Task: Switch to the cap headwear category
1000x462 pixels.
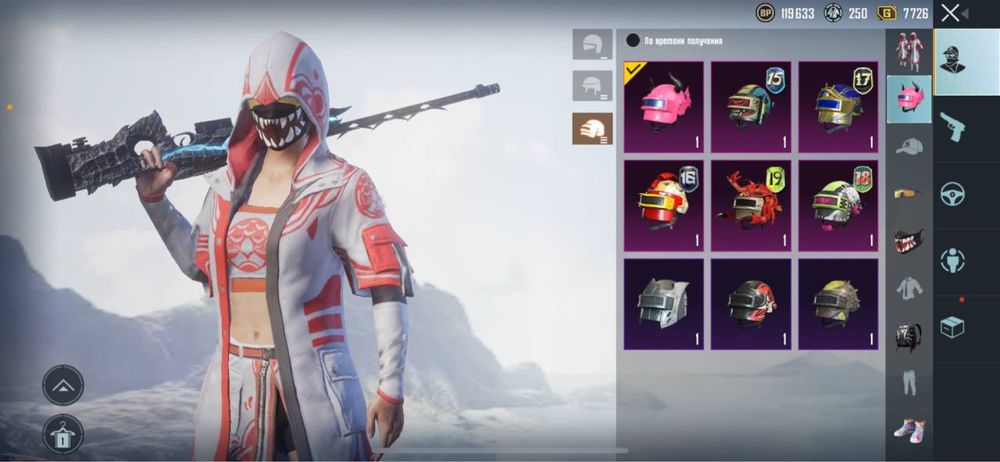Action: tap(908, 147)
